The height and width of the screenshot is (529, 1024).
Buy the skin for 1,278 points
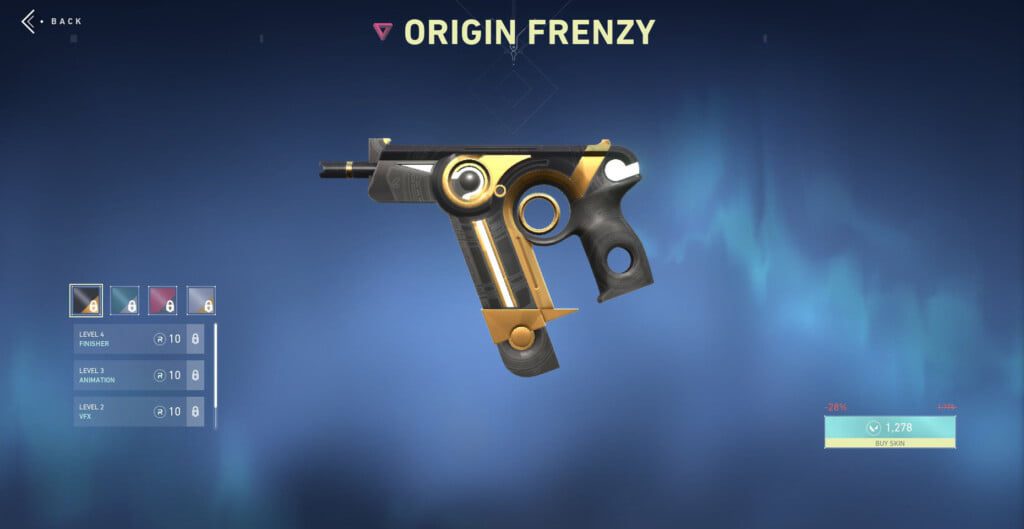889,432
